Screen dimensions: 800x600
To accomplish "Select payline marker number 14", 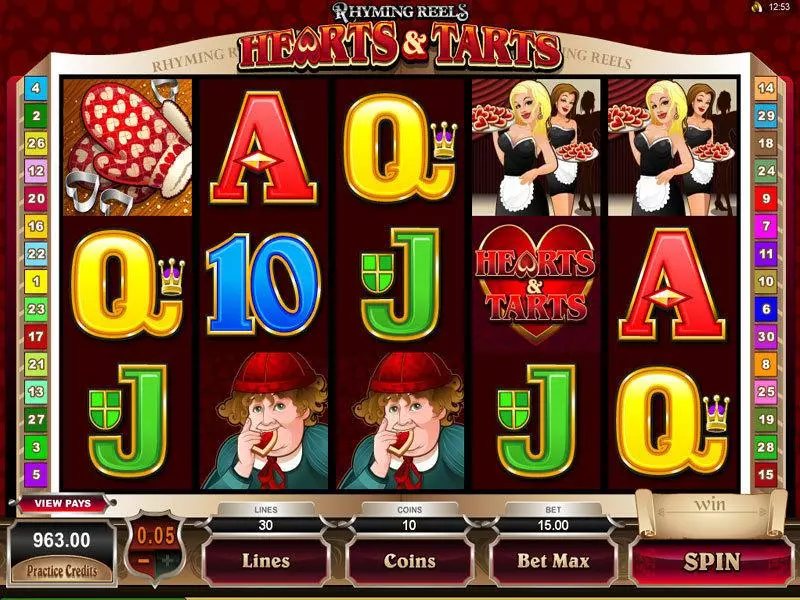I will coord(766,89).
